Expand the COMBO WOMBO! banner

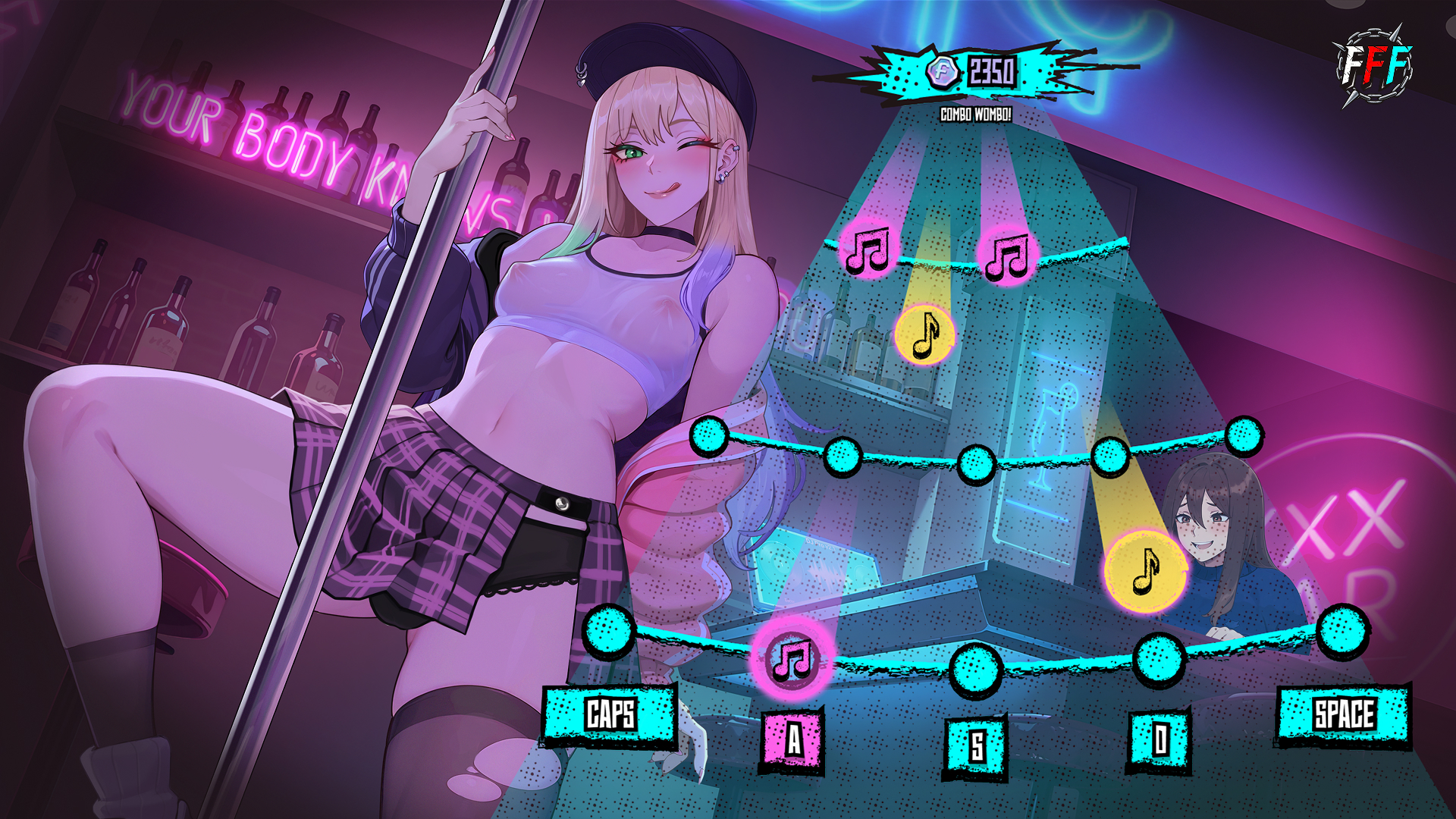click(x=975, y=115)
